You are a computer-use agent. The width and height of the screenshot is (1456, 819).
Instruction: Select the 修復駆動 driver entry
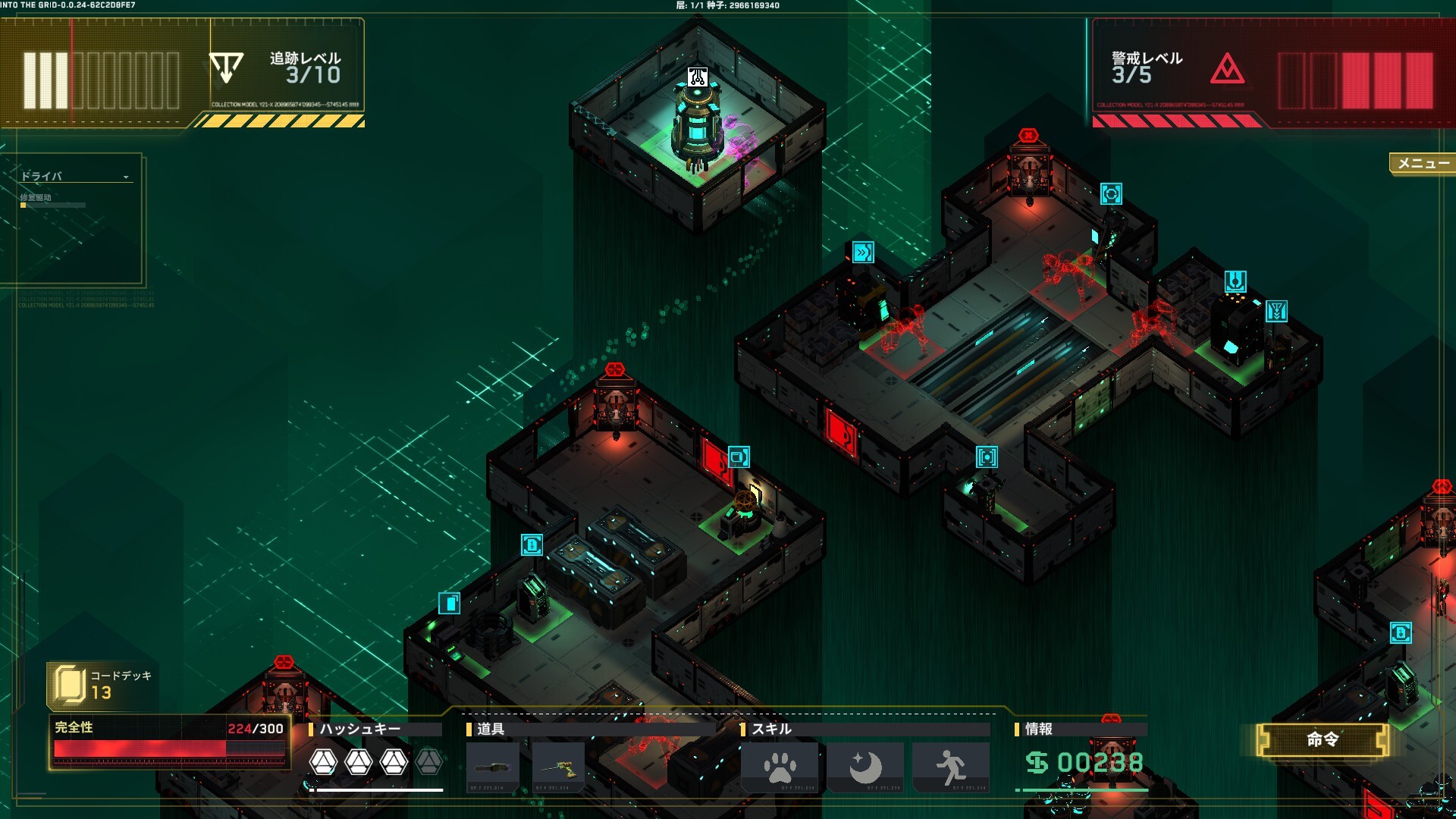tap(36, 198)
